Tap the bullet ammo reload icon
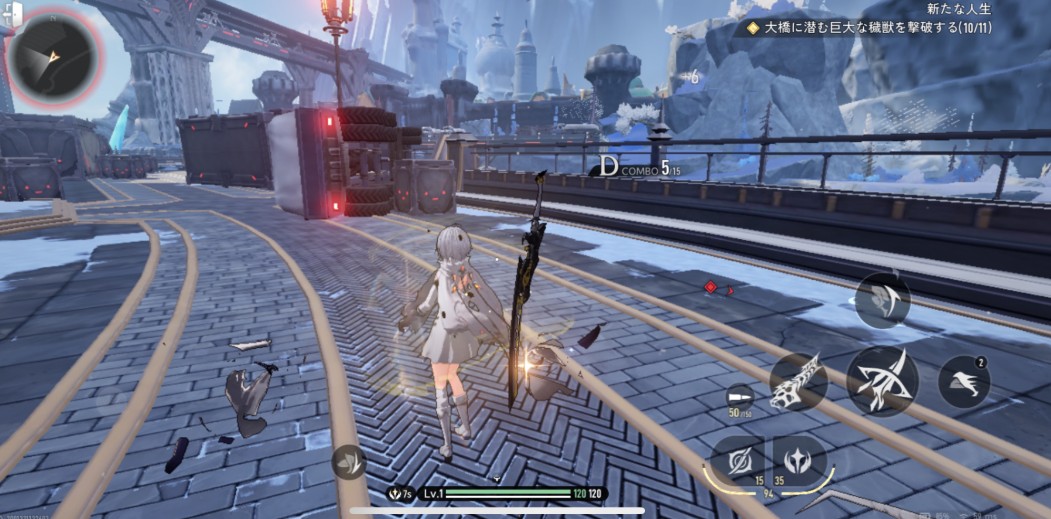The height and width of the screenshot is (519, 1051). click(x=741, y=396)
